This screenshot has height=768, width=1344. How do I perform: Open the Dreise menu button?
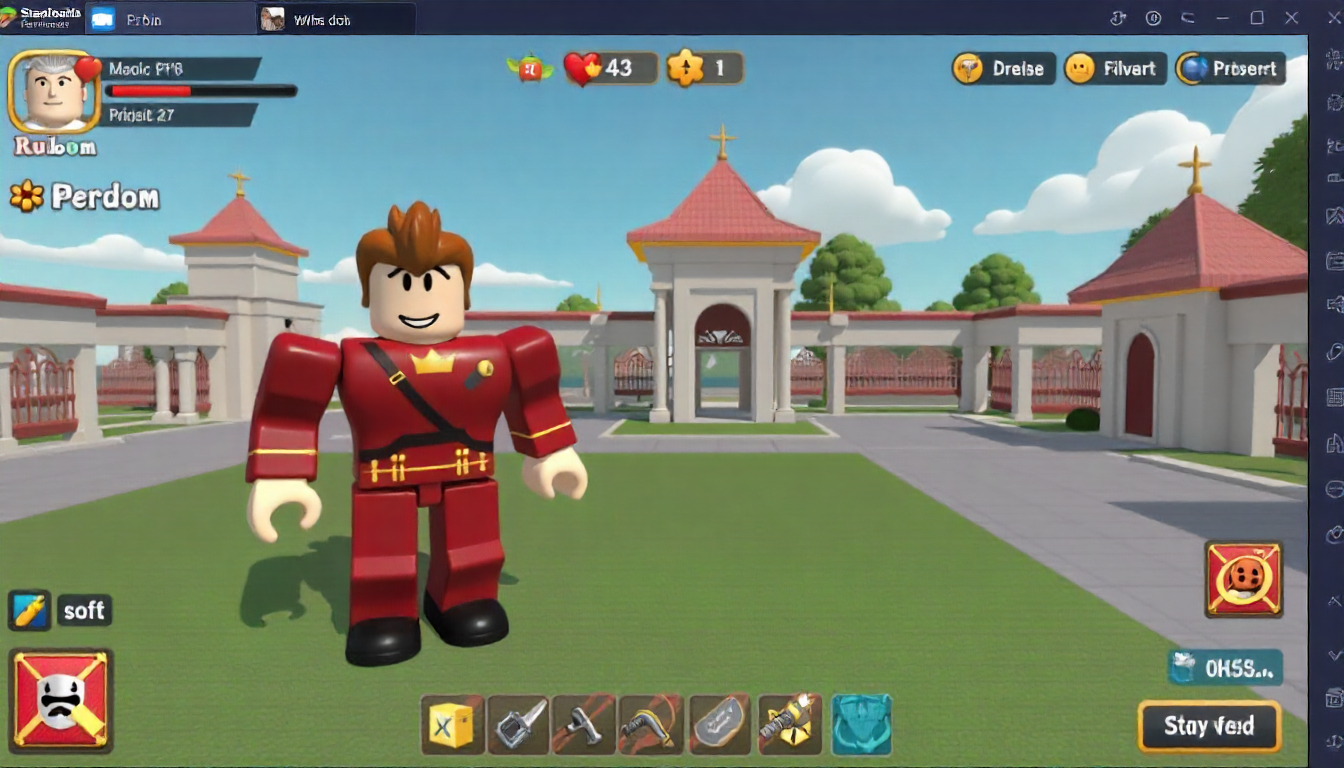pyautogui.click(x=1003, y=68)
